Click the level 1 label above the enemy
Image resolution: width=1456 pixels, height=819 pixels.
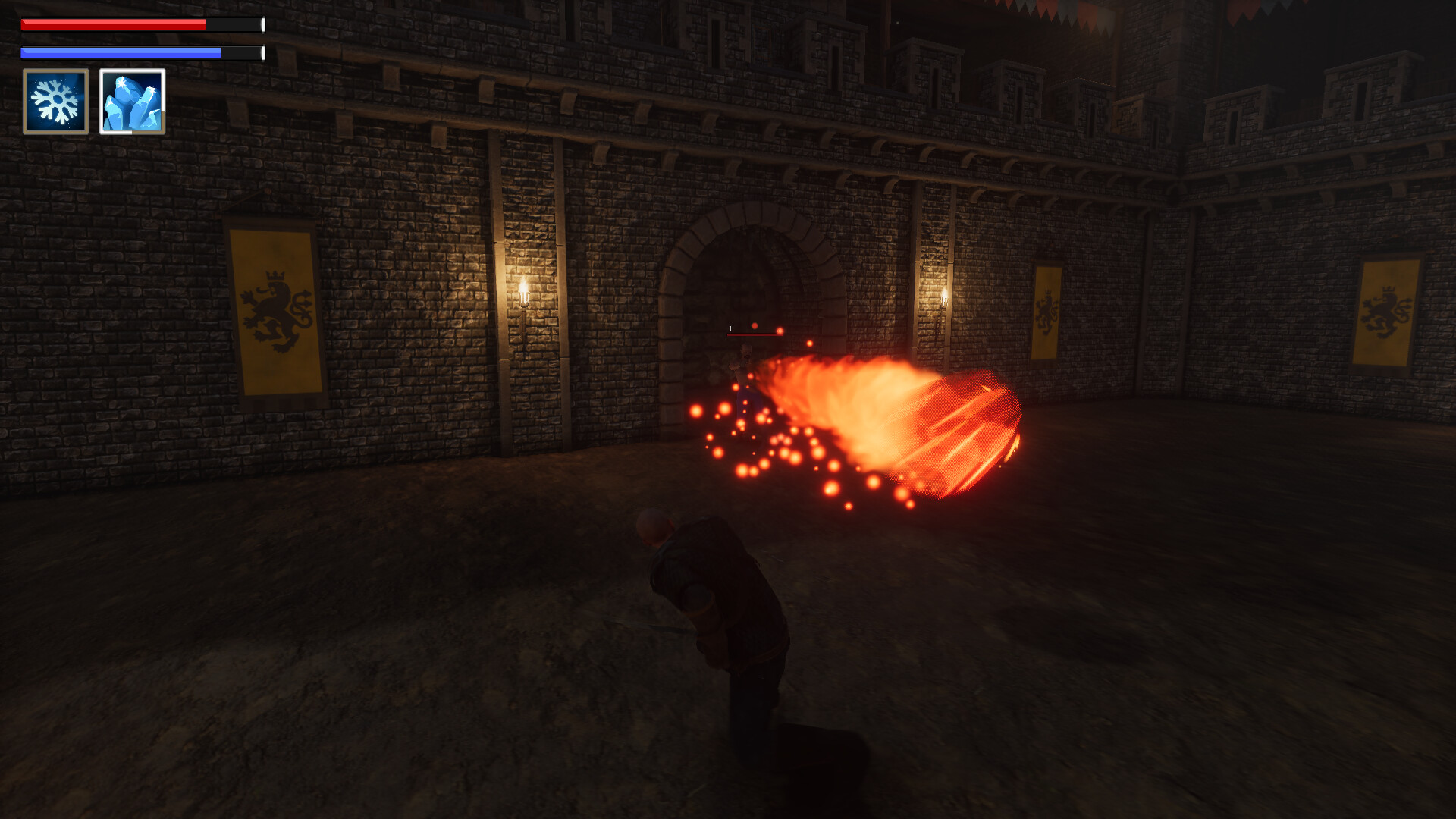click(730, 328)
